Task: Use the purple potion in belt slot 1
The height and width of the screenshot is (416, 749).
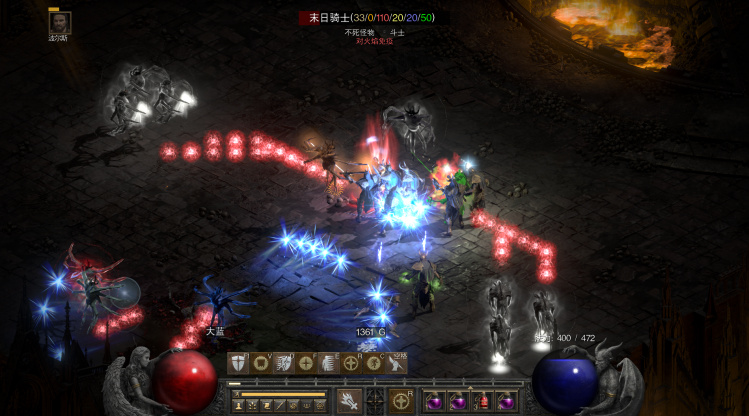Action: point(436,401)
